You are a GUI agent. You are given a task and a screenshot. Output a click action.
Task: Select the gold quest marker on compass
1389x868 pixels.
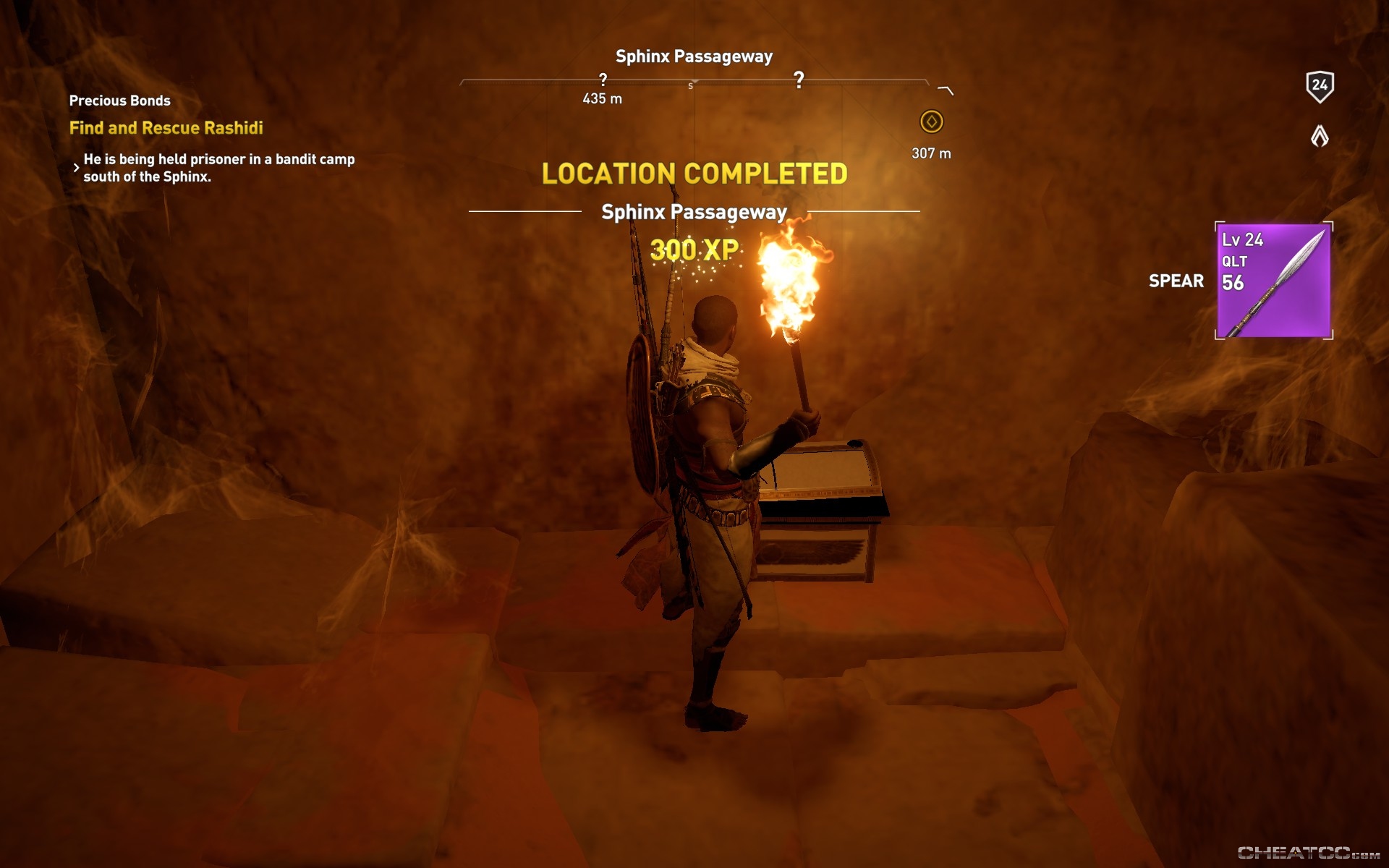point(931,122)
